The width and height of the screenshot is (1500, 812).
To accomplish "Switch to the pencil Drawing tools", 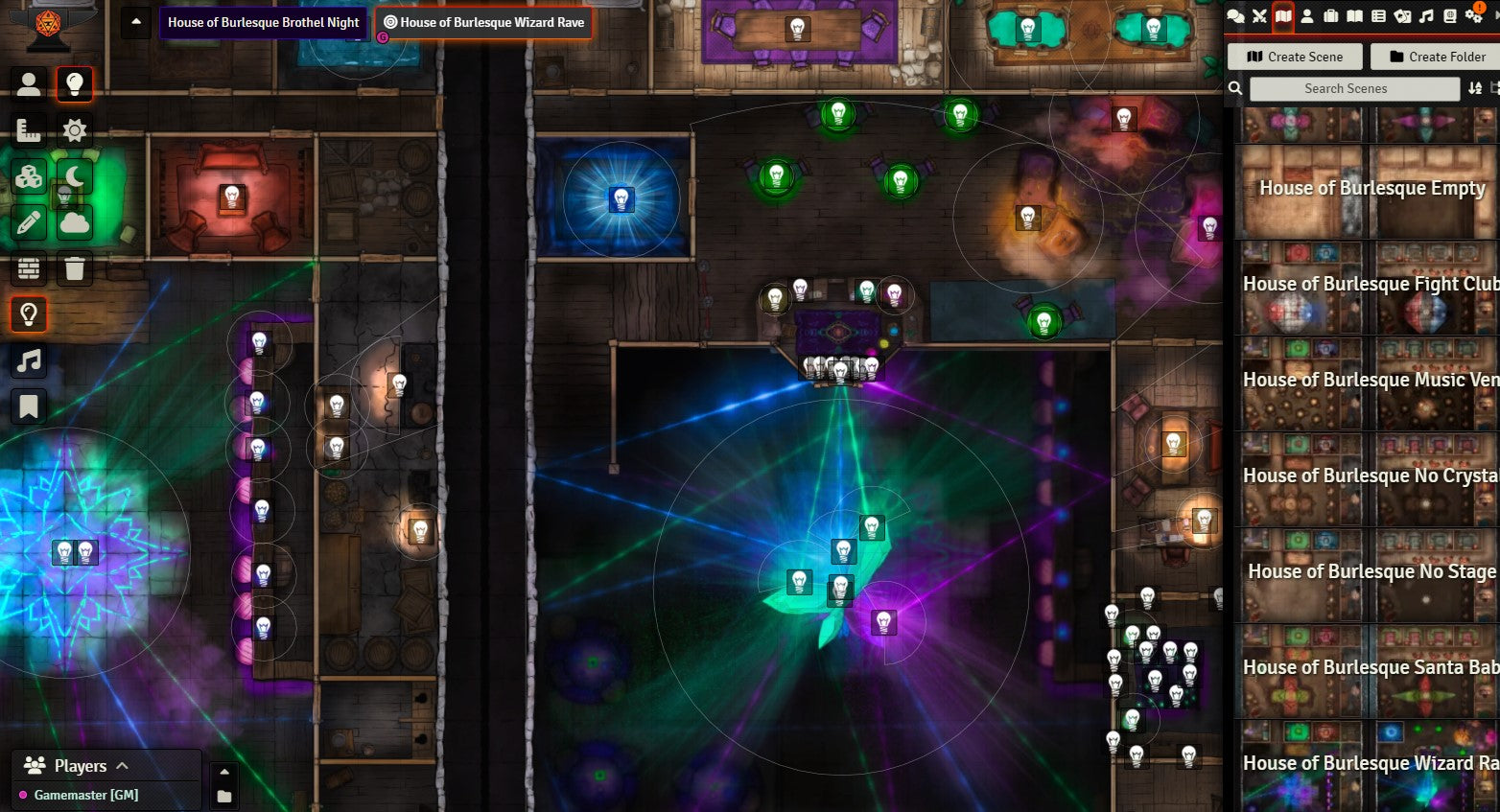I will tap(29, 222).
